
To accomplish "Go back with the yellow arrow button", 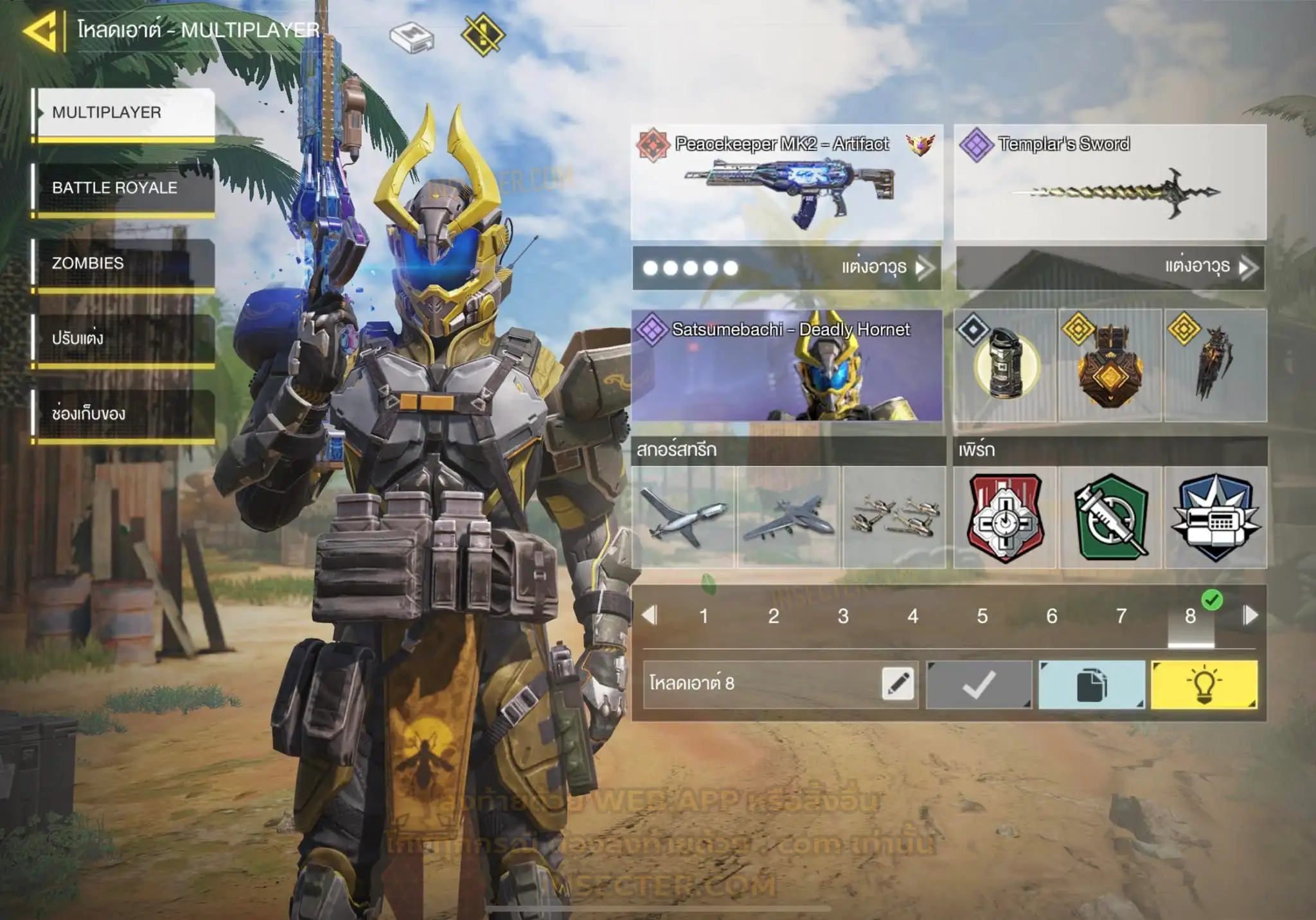I will pyautogui.click(x=40, y=31).
